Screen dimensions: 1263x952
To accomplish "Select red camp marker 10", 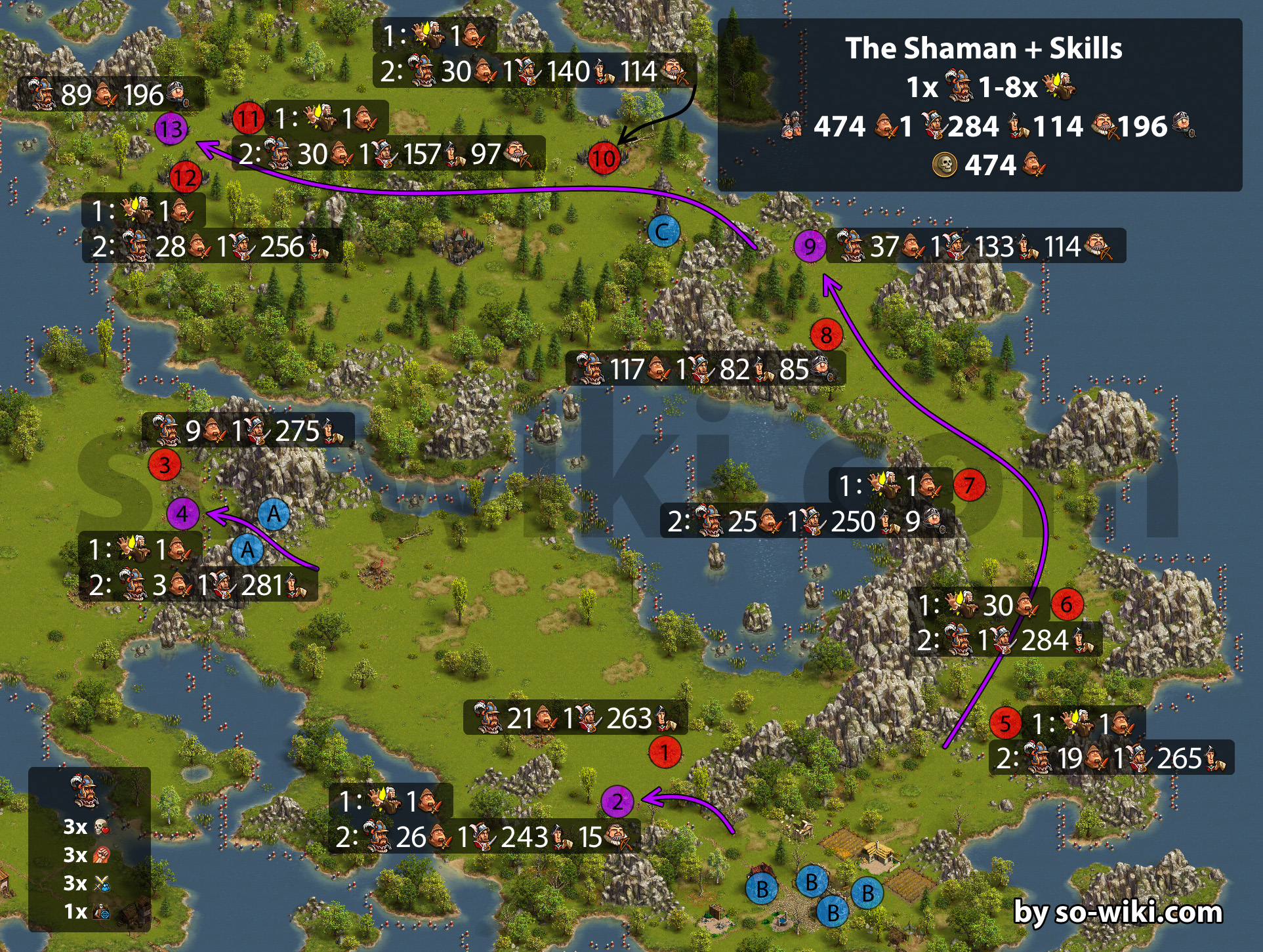I will click(604, 158).
